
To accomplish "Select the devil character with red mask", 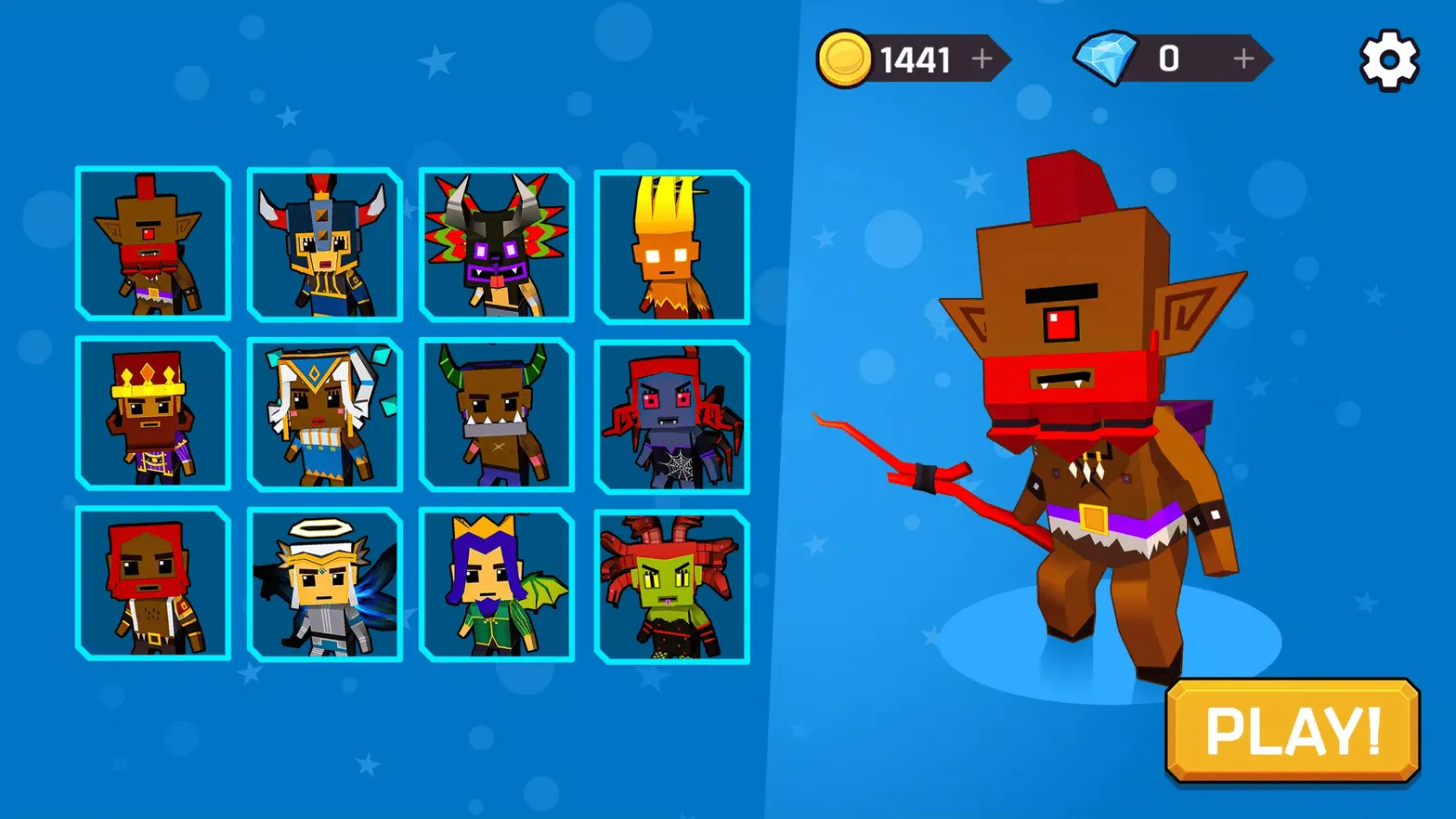I will click(x=152, y=244).
